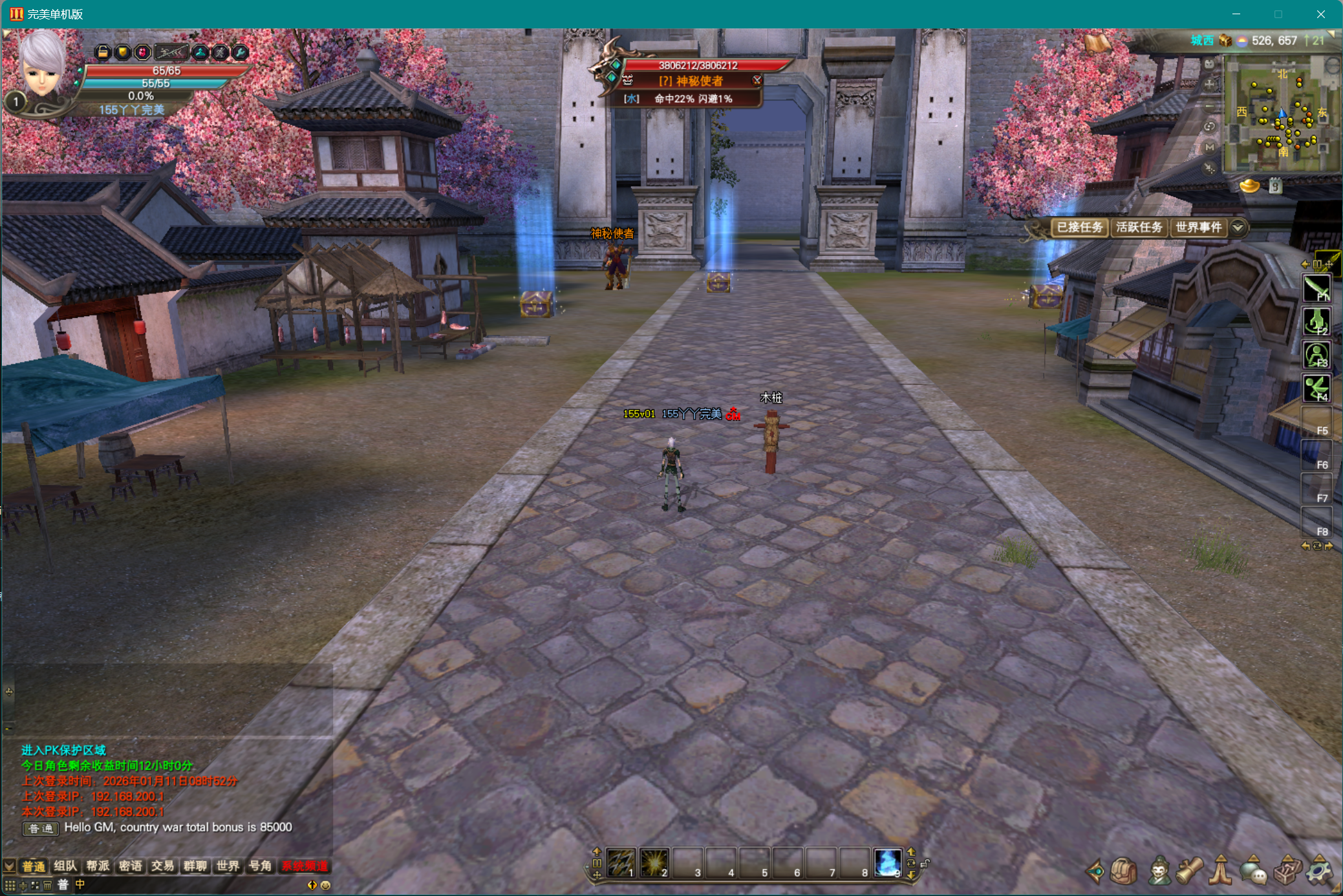Open the gear-shaped system settings icon
Image resolution: width=1343 pixels, height=896 pixels.
[x=1318, y=871]
